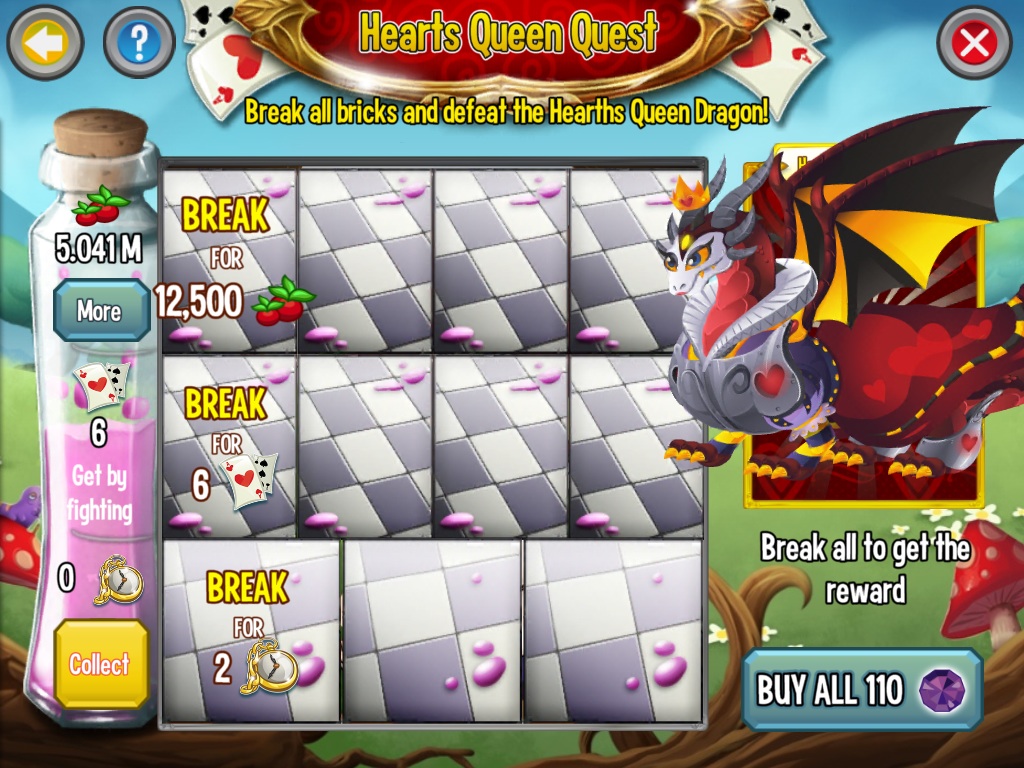Break the brick costing 2 pocket watches

[x=251, y=631]
